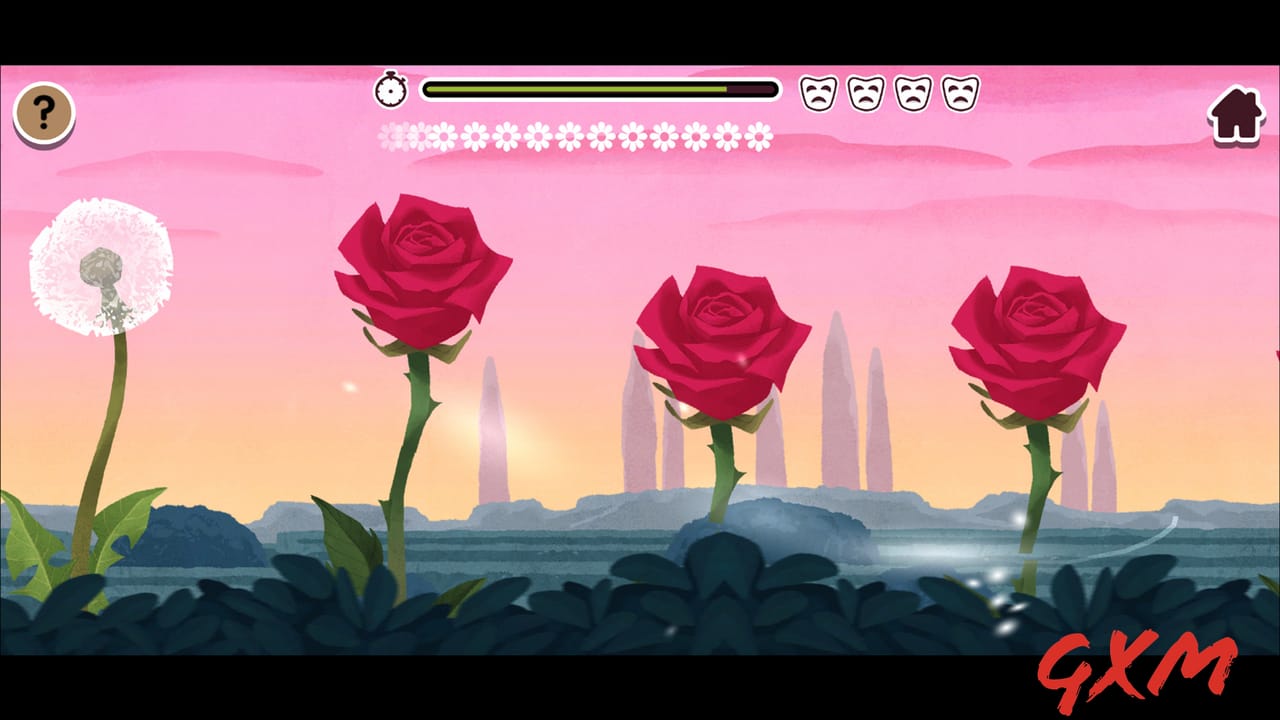Select the first sad theater mask icon

pos(820,92)
